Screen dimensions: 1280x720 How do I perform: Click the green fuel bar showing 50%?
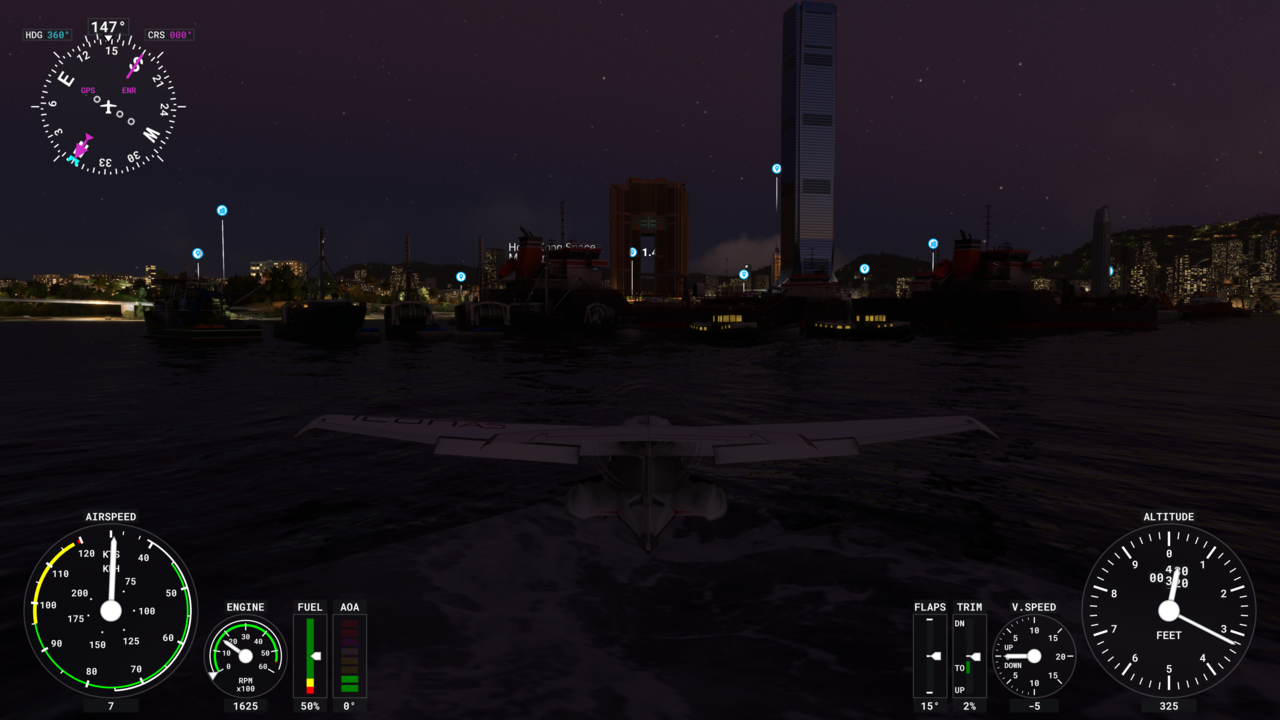click(310, 655)
